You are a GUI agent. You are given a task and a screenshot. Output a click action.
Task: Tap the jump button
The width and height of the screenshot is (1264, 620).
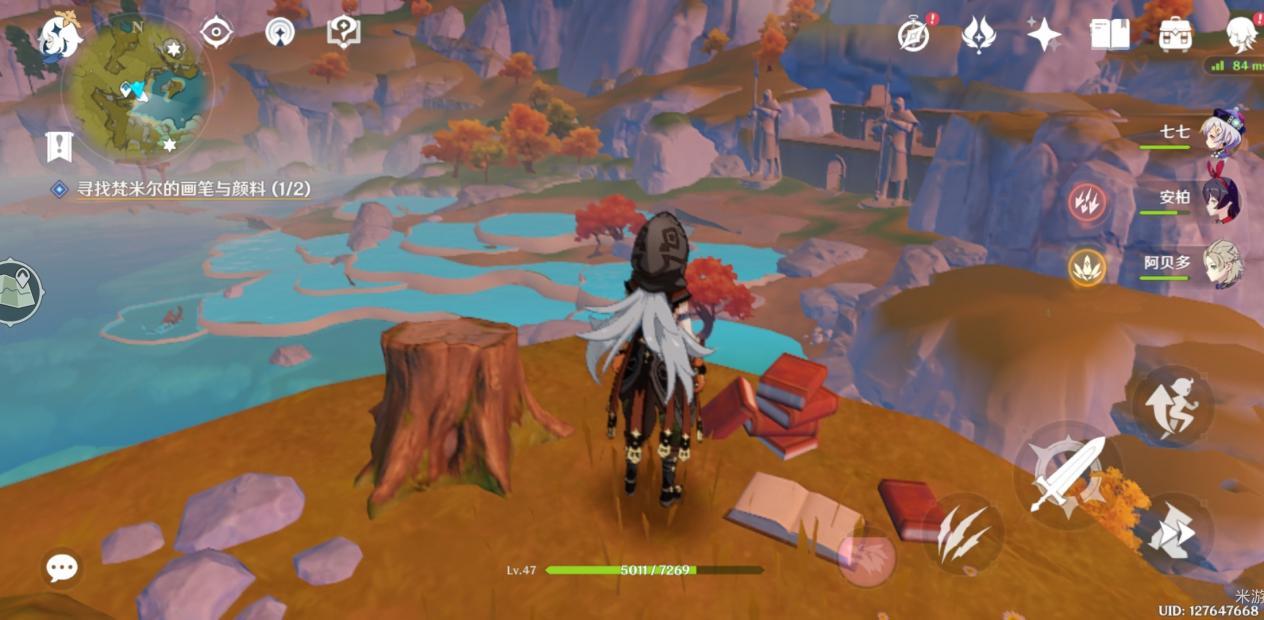point(1173,403)
